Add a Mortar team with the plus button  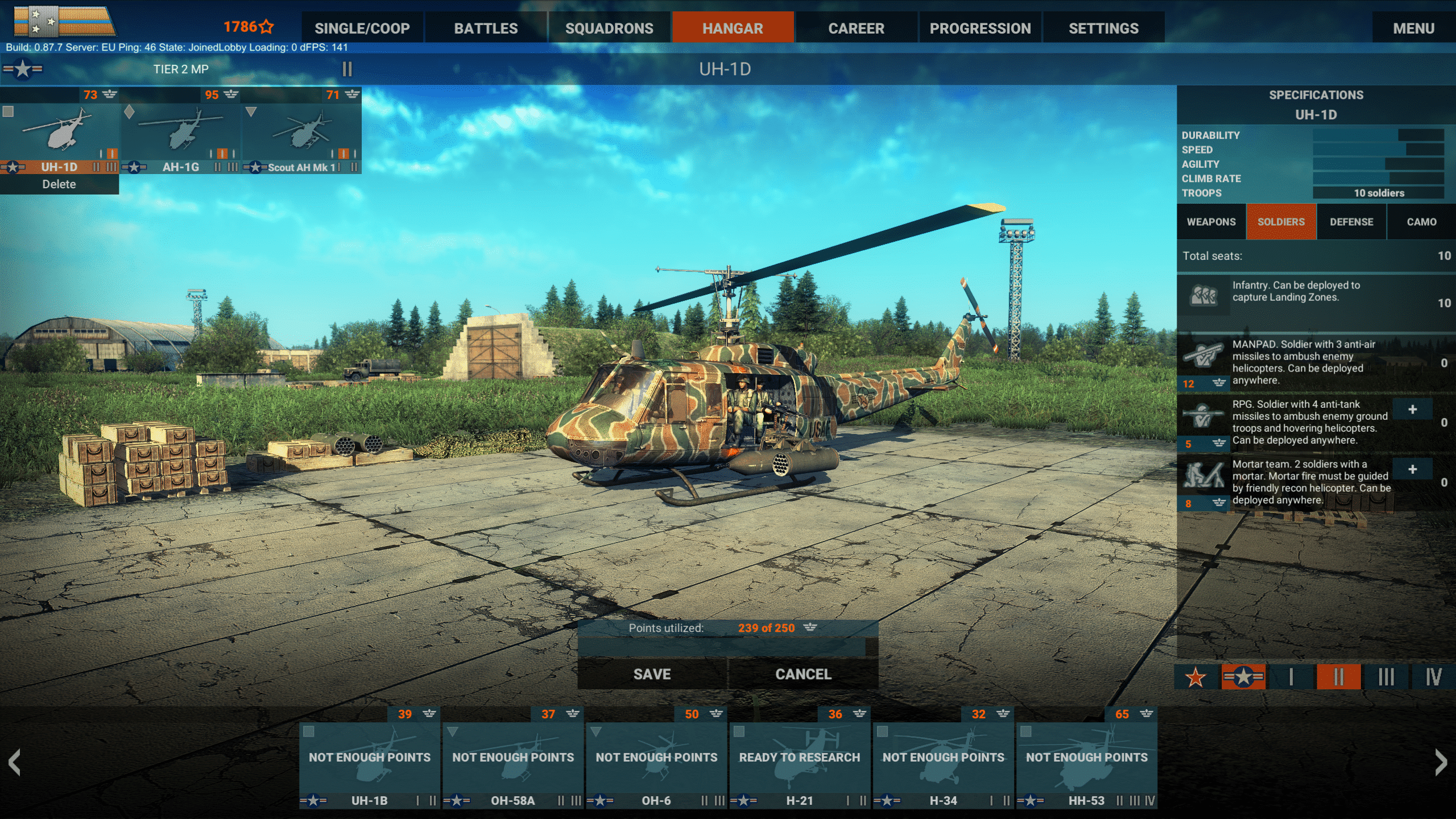tap(1412, 469)
